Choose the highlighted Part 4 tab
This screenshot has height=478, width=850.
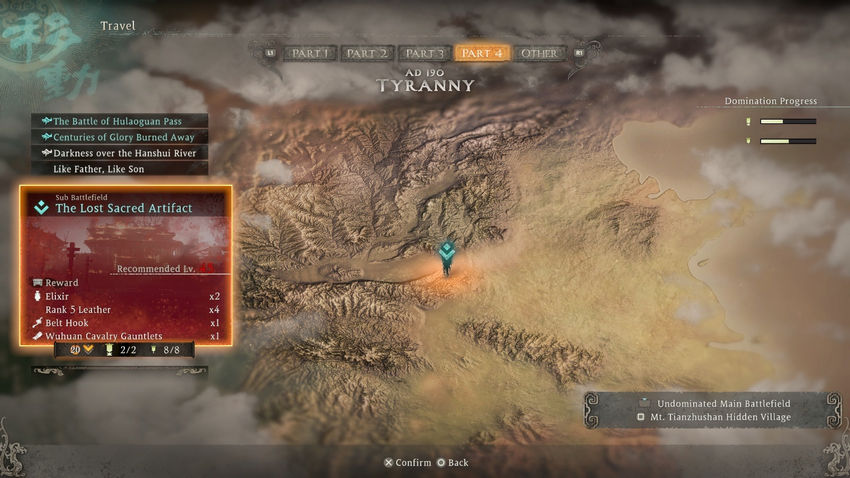click(482, 54)
